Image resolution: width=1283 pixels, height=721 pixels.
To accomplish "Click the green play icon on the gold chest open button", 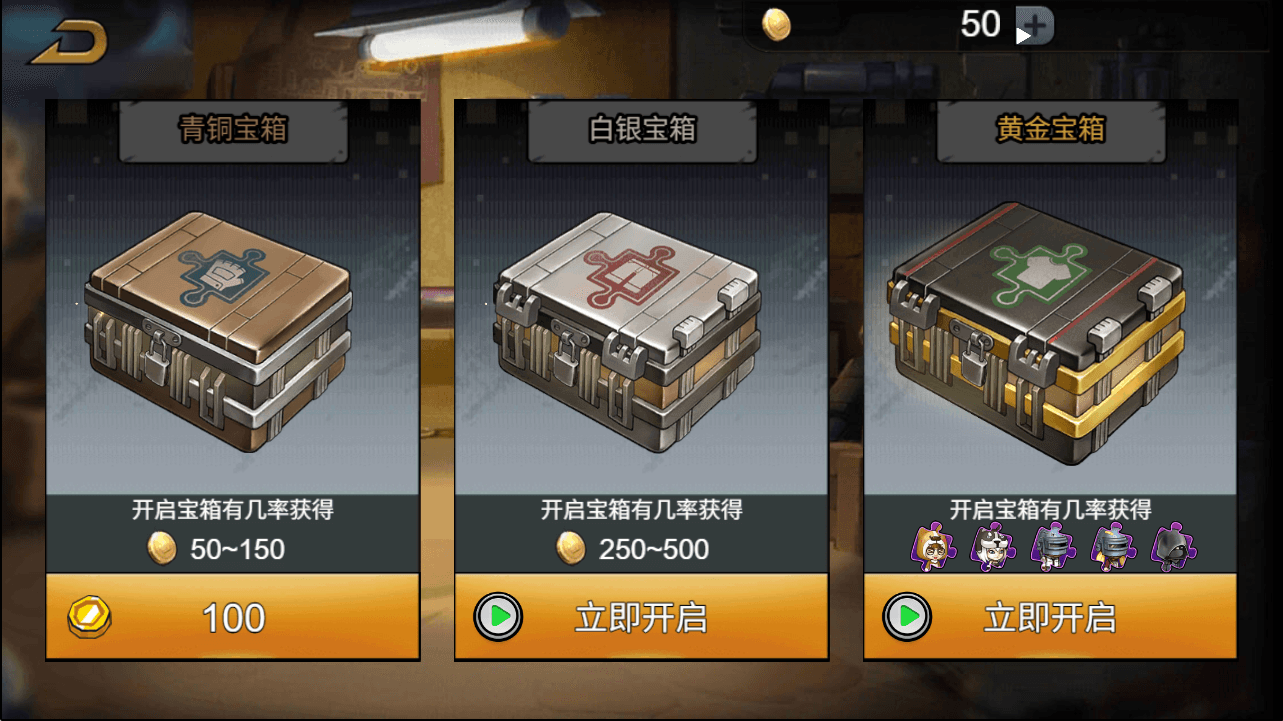I will click(907, 619).
